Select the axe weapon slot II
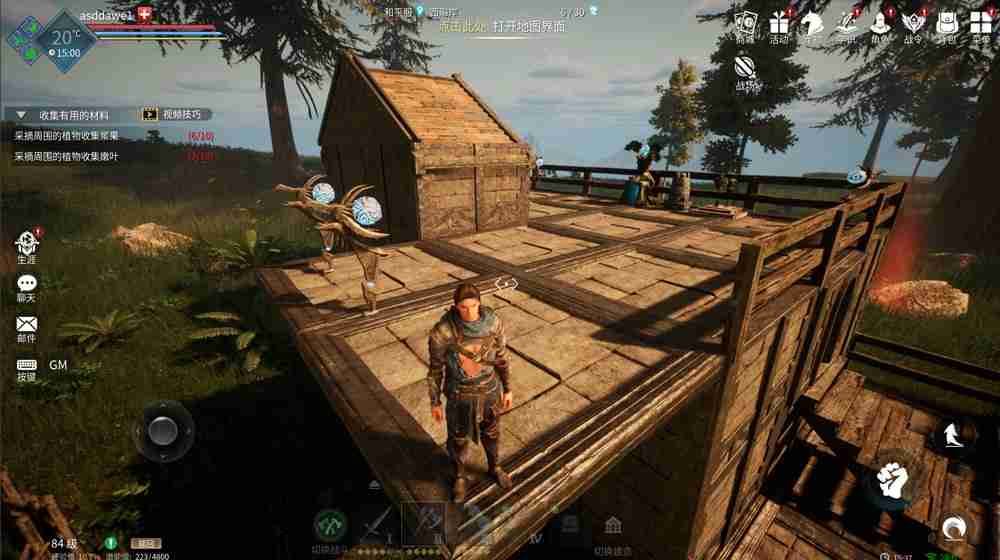The image size is (1000, 560). [424, 521]
